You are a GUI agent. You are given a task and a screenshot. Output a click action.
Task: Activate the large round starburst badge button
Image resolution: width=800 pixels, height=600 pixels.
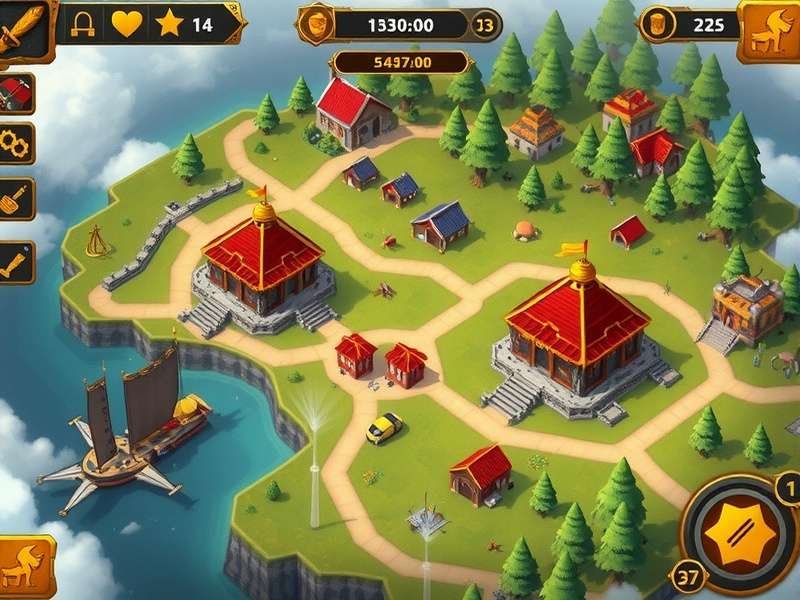(740, 532)
